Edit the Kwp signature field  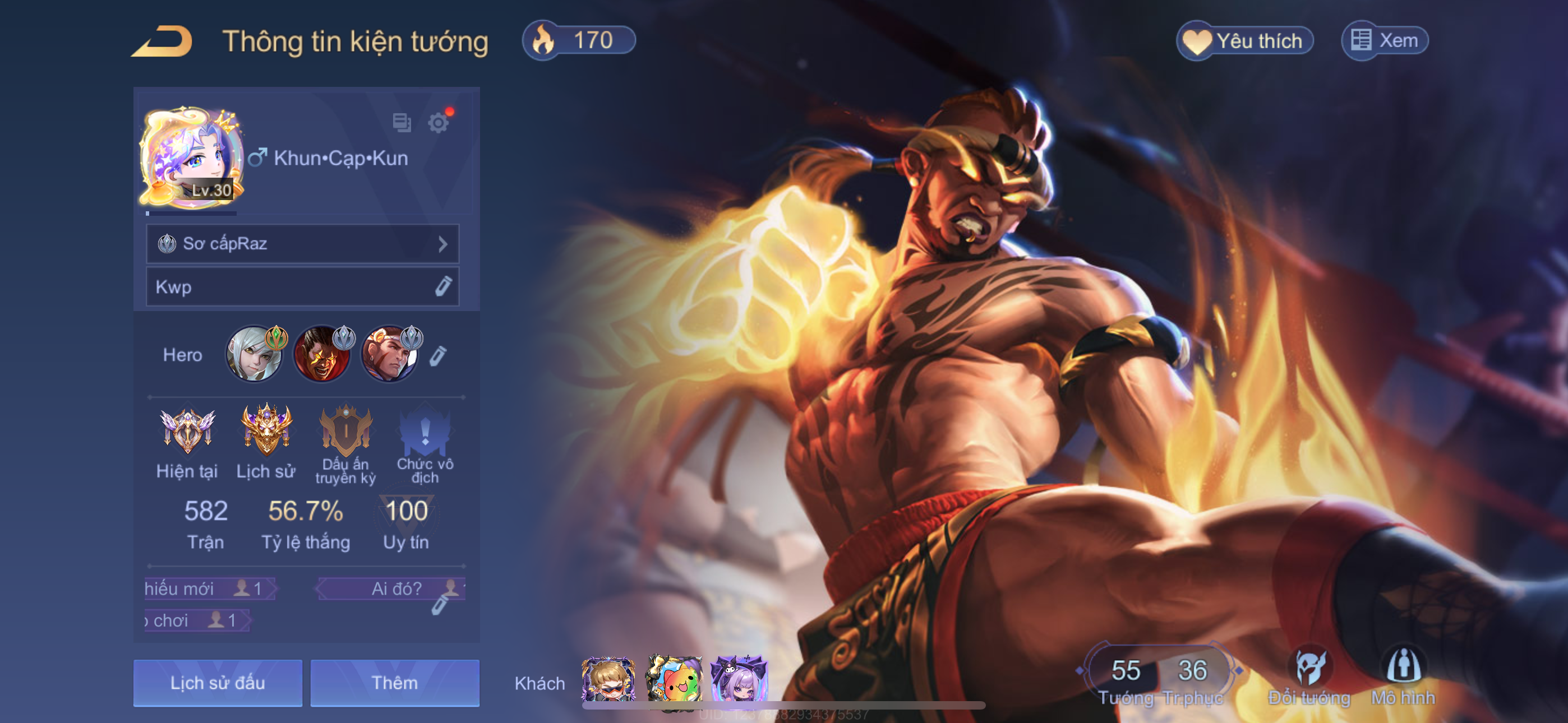point(443,286)
